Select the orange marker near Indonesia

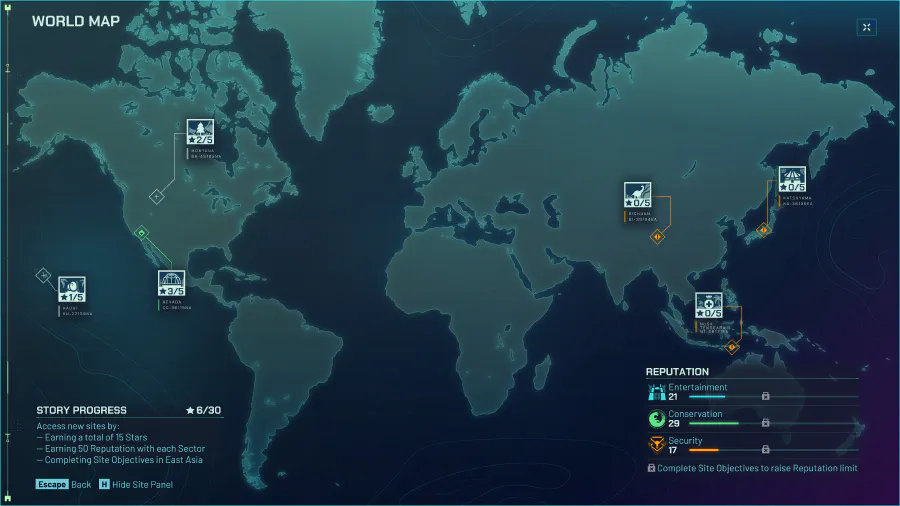coord(731,347)
